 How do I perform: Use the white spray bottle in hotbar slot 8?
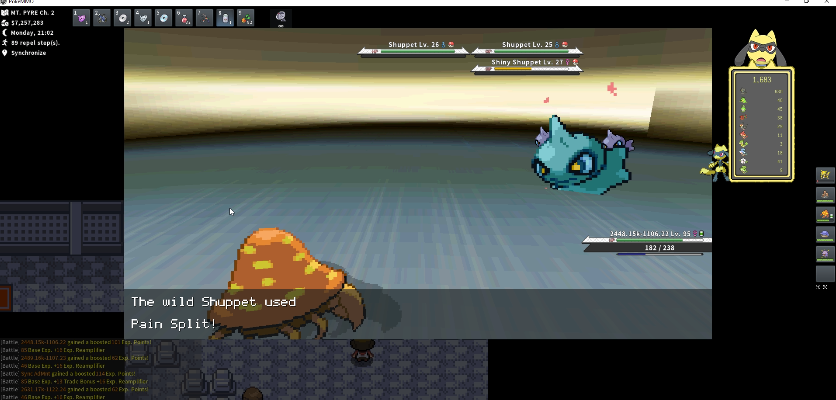pyautogui.click(x=226, y=17)
